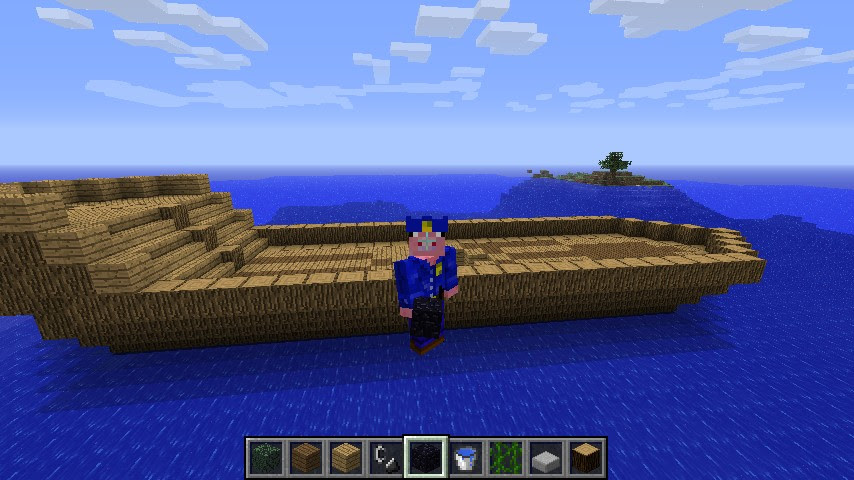Click the highlighted obsidian block slot
854x480 pixels.
[x=425, y=457]
